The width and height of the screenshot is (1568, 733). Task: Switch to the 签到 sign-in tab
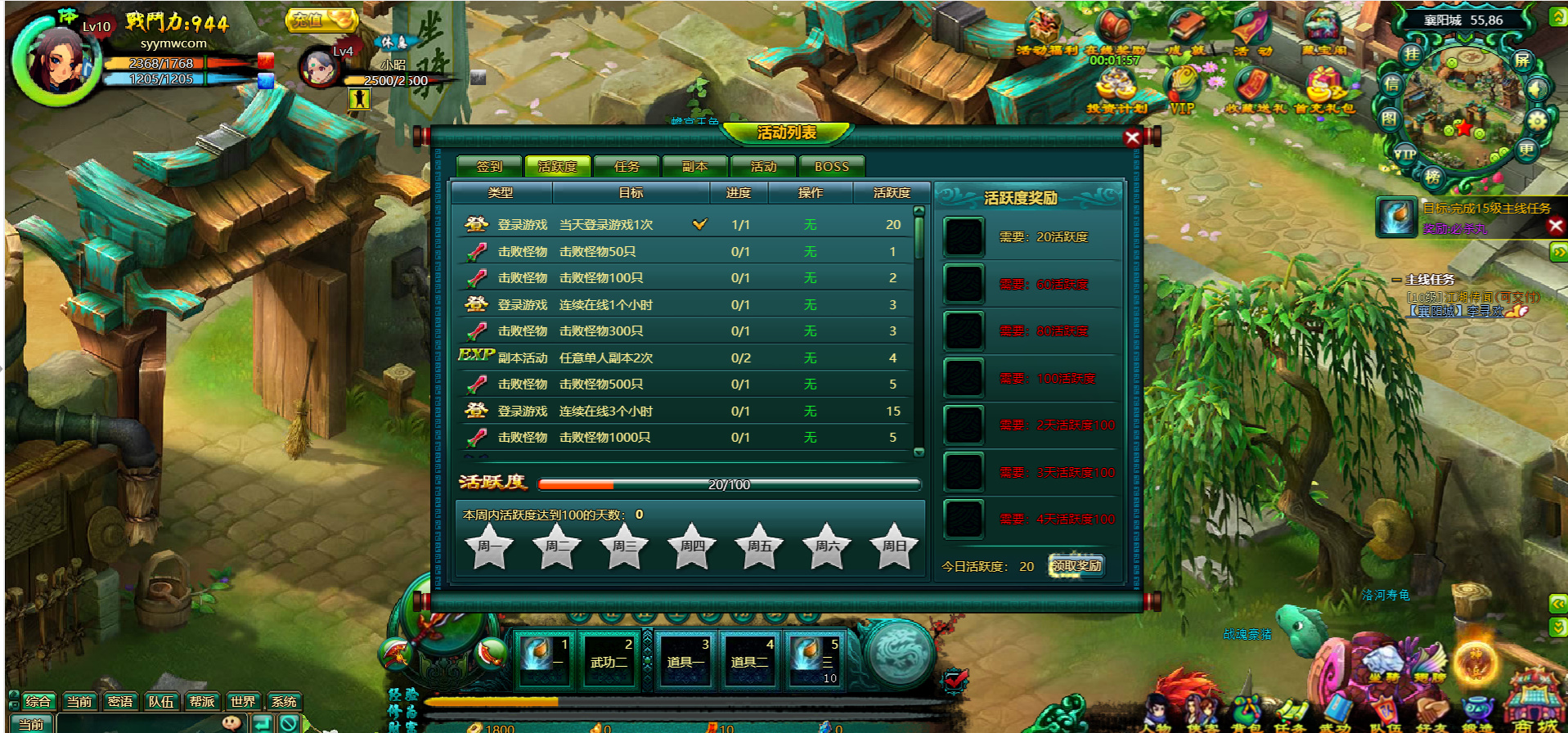click(489, 166)
